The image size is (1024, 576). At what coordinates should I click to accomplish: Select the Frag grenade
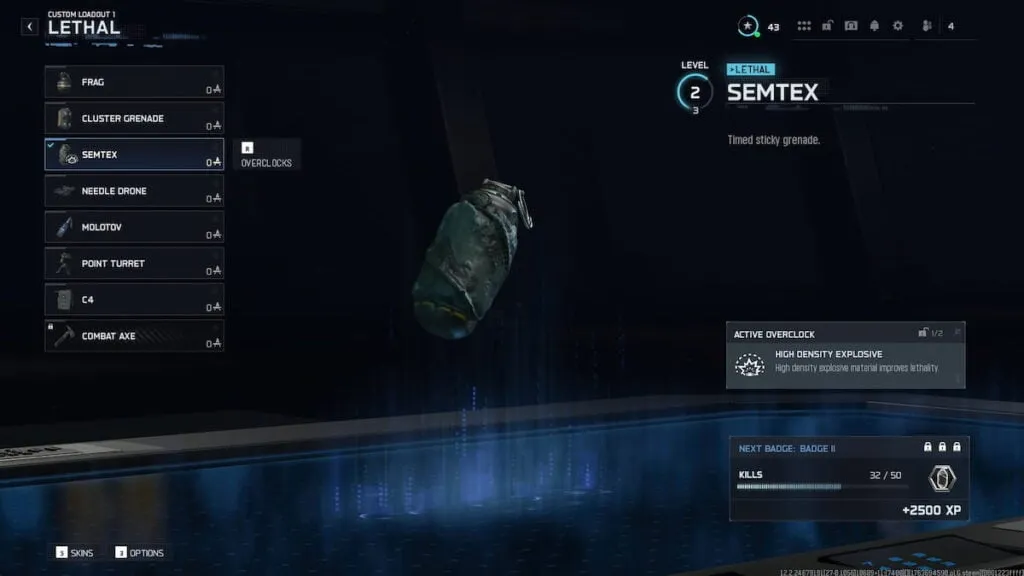134,82
